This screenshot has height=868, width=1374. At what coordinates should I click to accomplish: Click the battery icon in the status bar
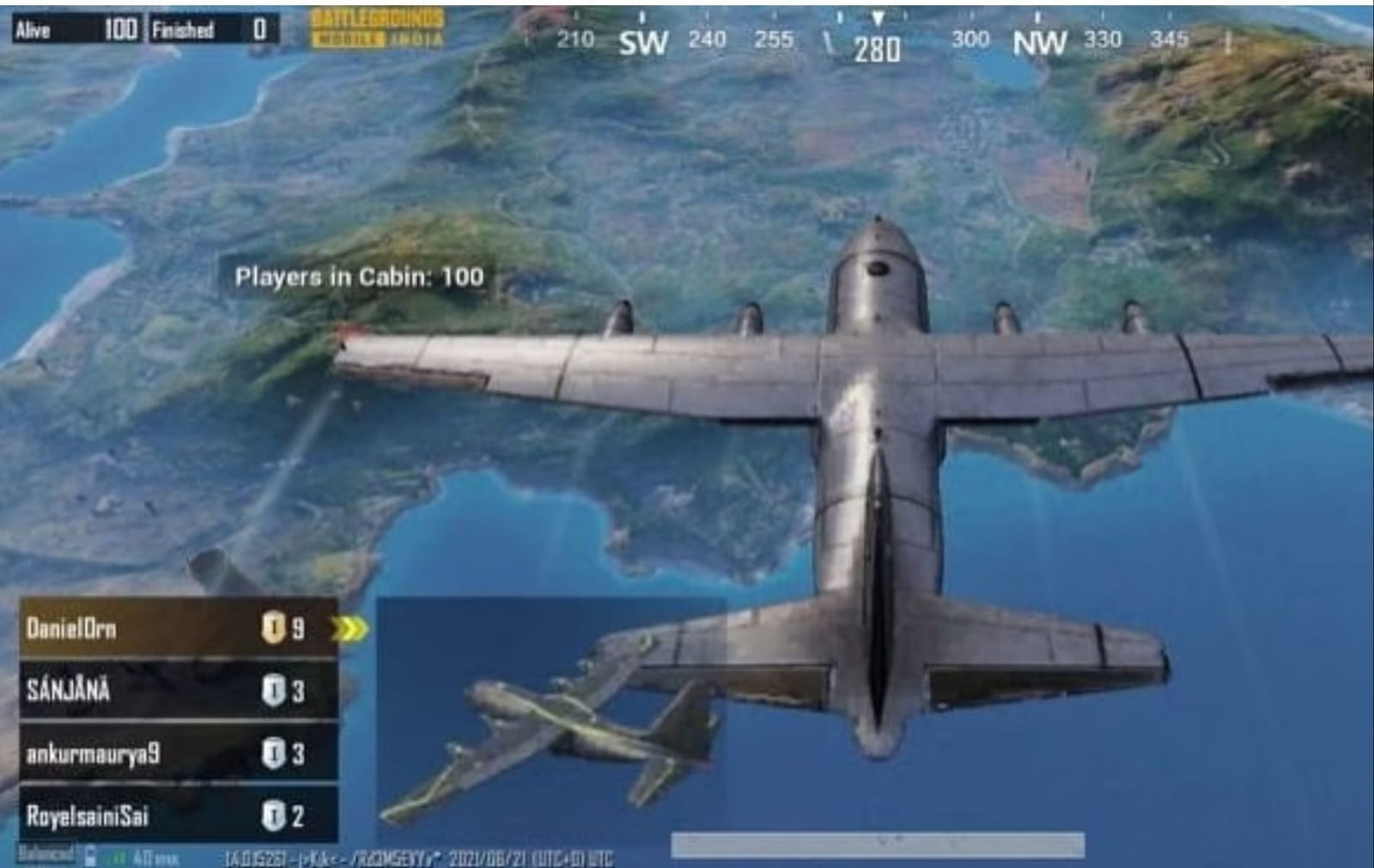[89, 856]
